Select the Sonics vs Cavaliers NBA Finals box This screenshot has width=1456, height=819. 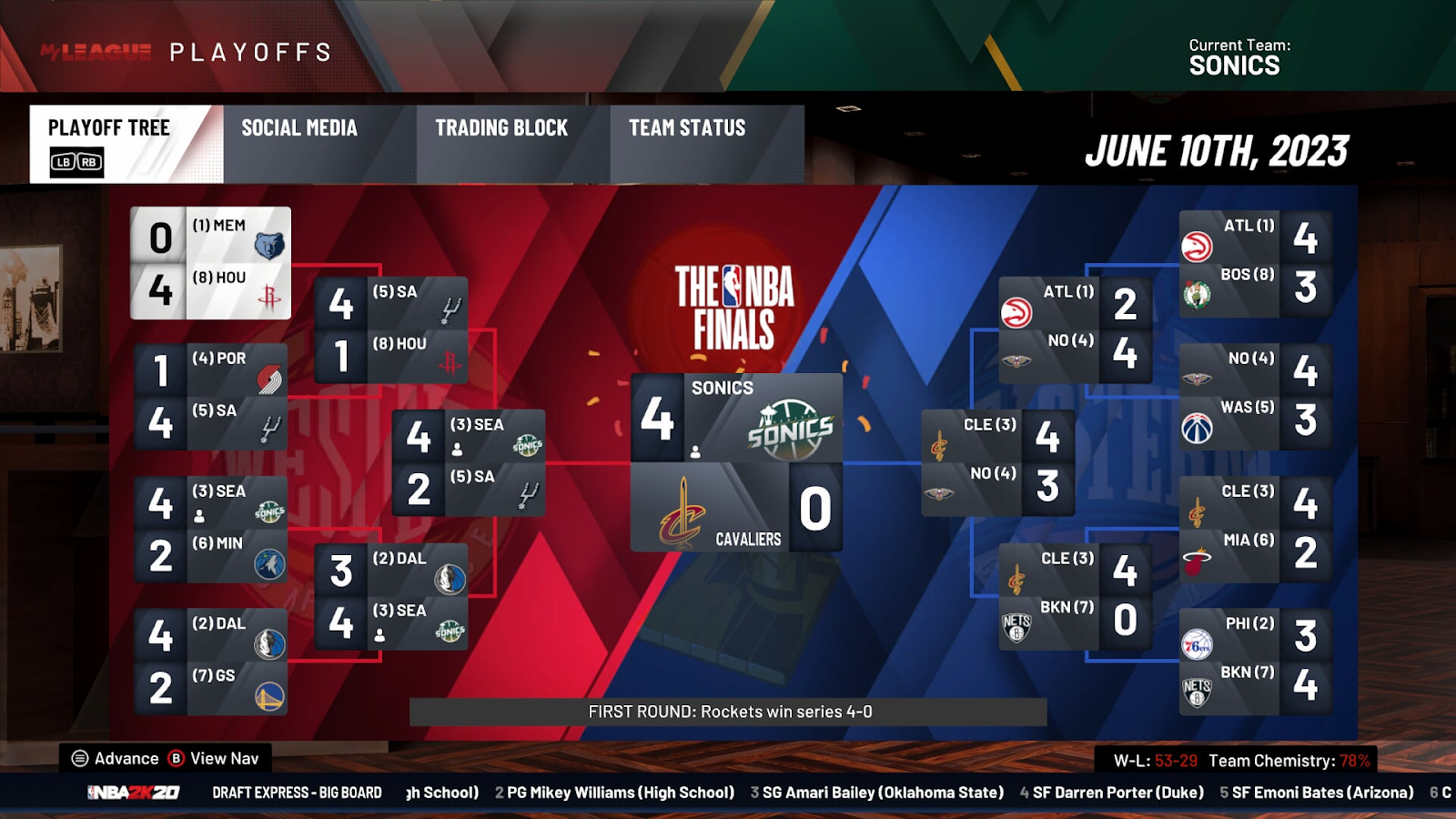tap(736, 462)
